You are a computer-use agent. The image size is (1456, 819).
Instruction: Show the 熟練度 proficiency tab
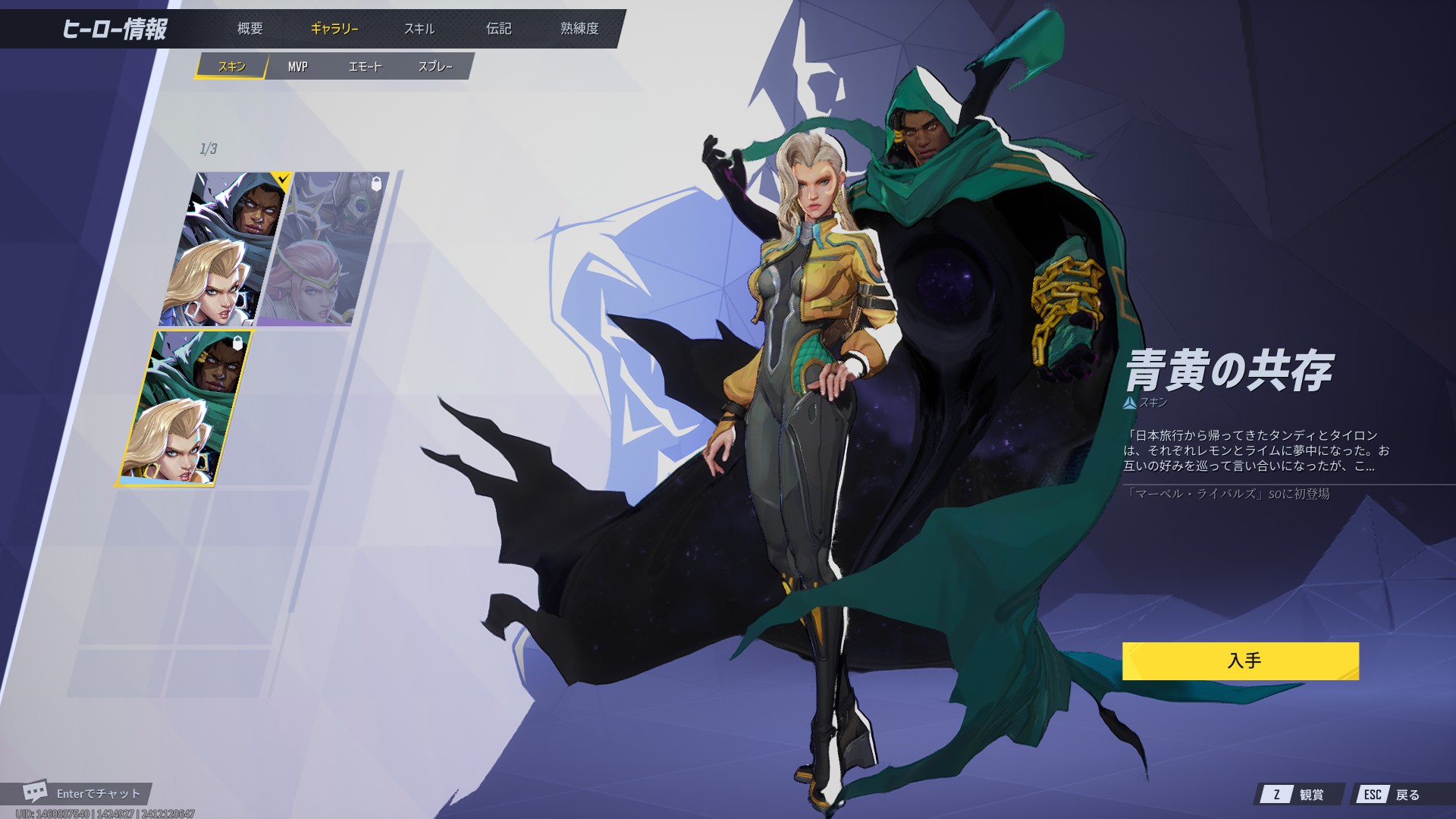[579, 29]
